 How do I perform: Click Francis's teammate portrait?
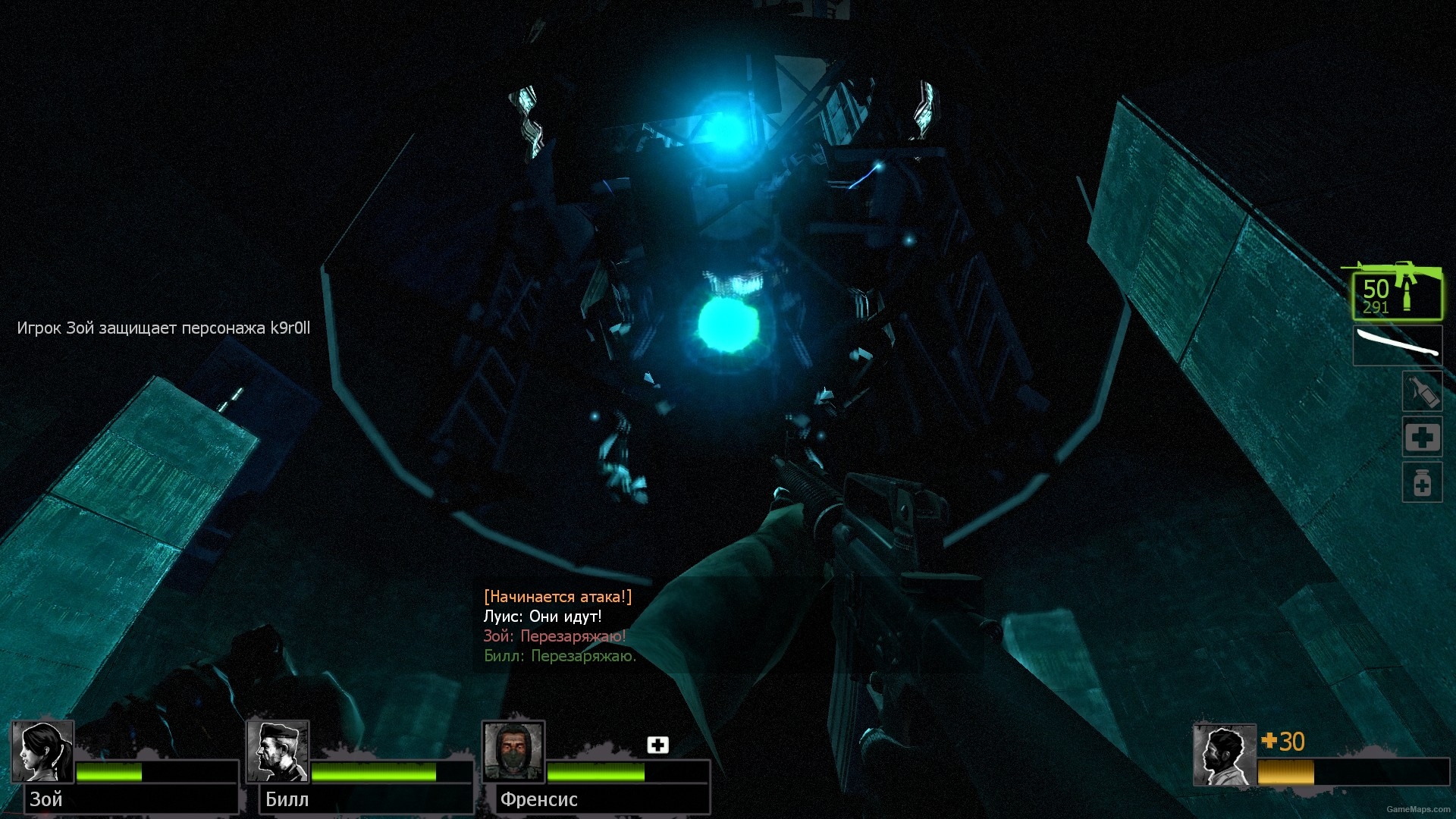513,752
